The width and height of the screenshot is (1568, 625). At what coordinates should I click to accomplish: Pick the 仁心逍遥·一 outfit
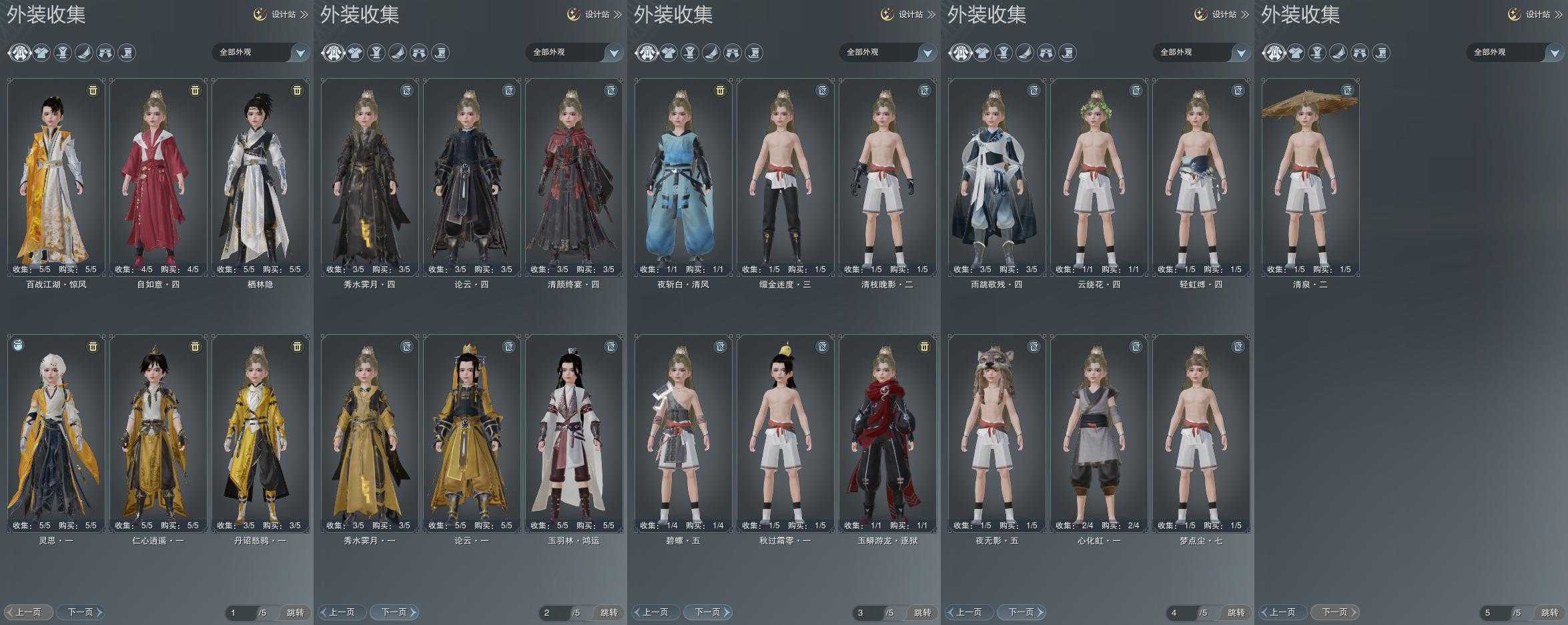[x=158, y=434]
